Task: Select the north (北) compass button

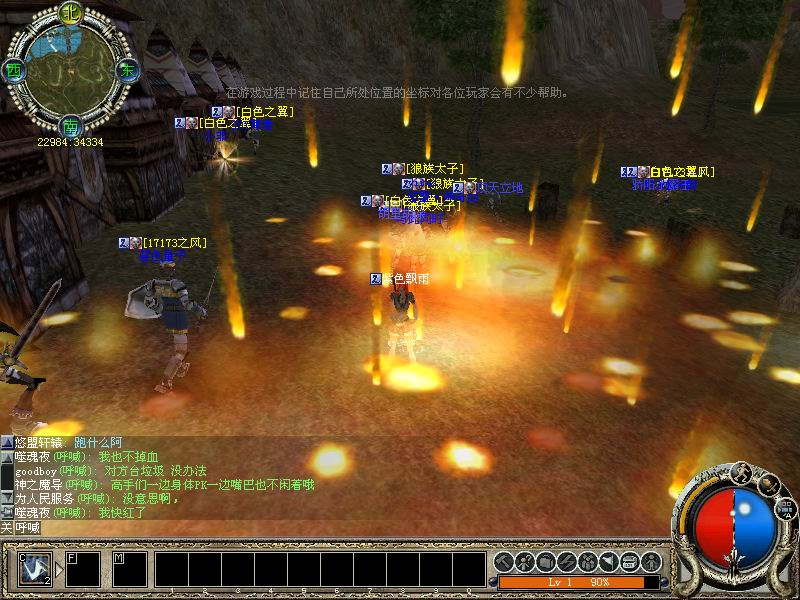Action: point(70,14)
